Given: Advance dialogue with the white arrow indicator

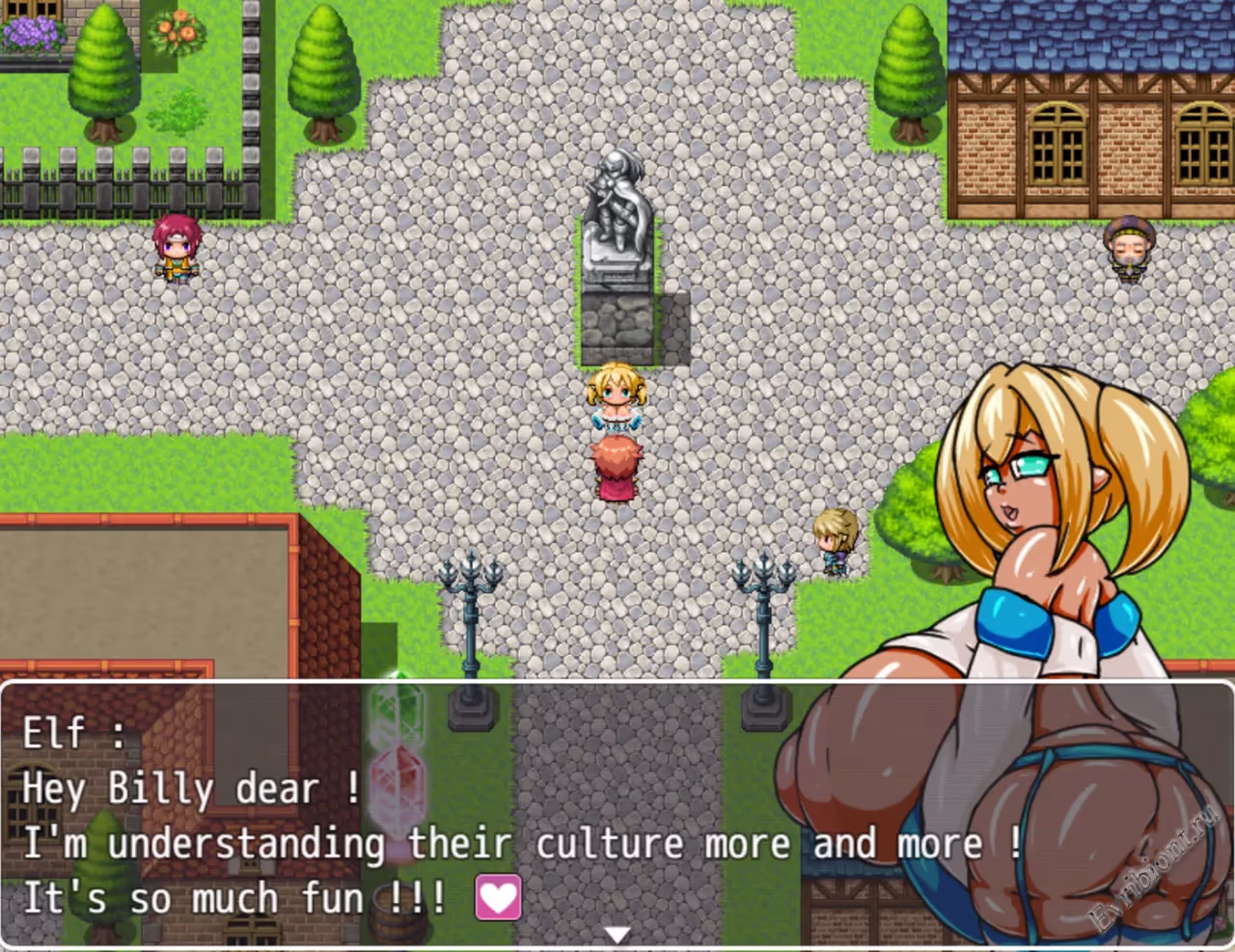Looking at the screenshot, I should 617,934.
